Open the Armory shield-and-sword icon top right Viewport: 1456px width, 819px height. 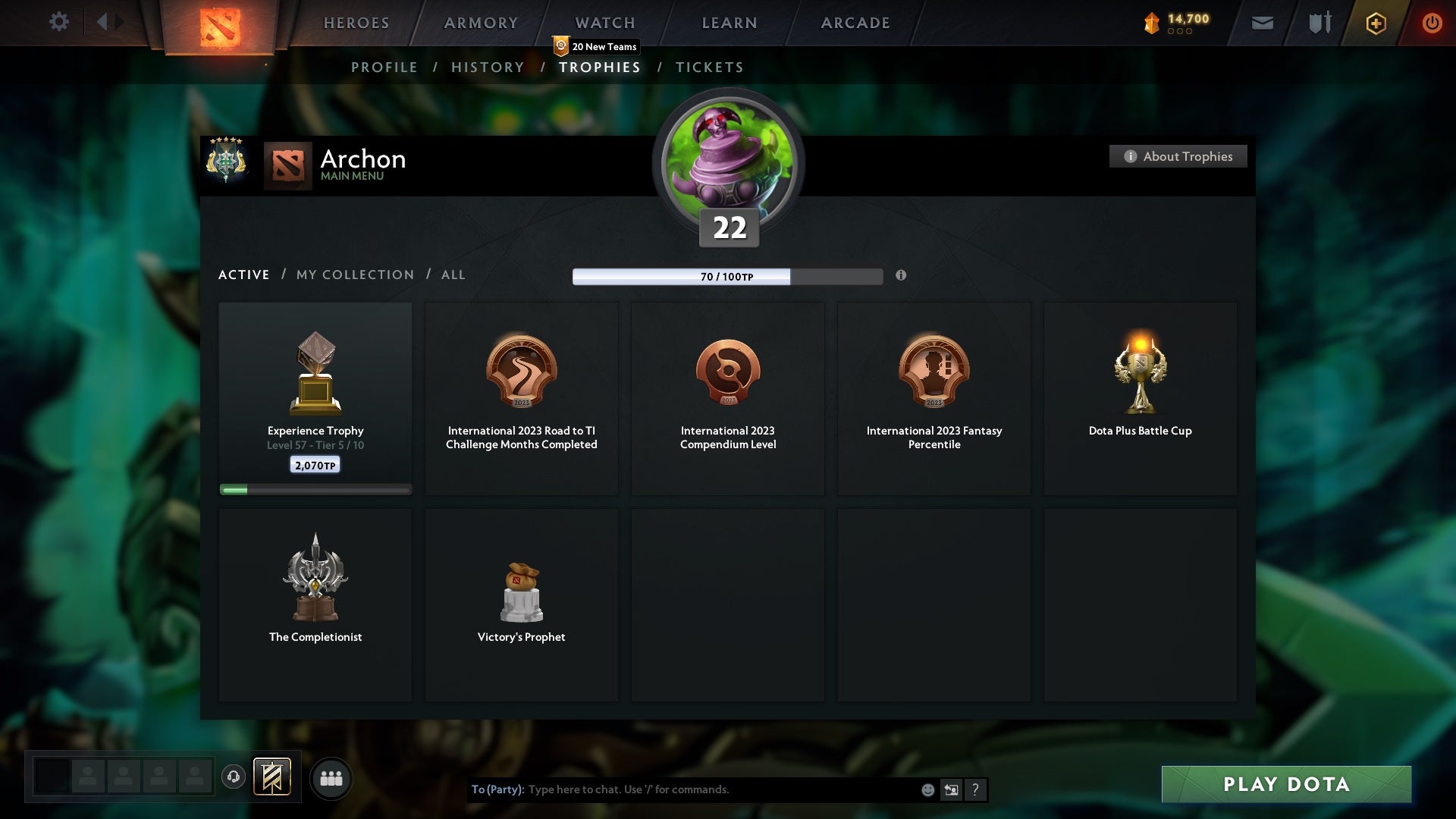pyautogui.click(x=1319, y=22)
